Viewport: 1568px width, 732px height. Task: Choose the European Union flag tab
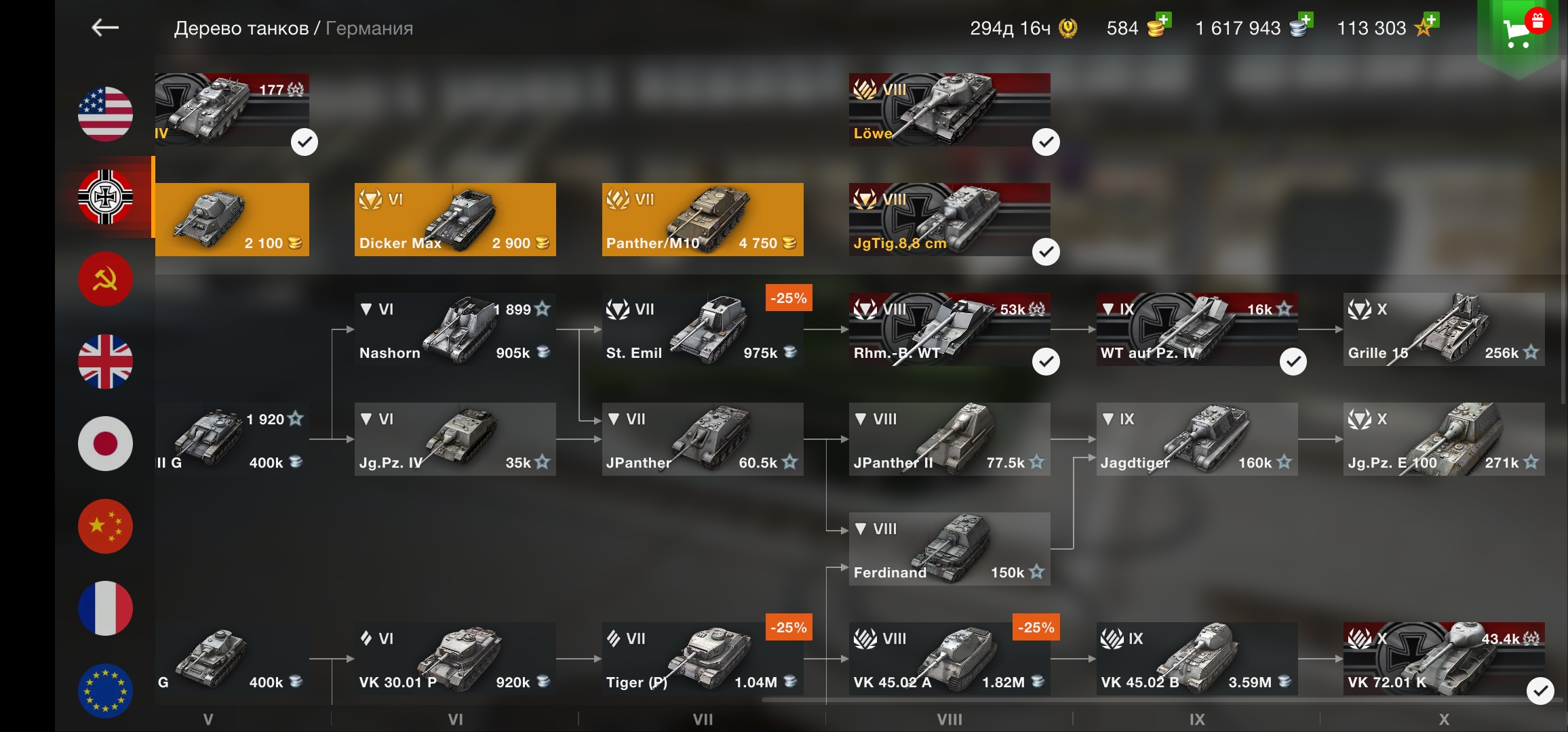[105, 690]
